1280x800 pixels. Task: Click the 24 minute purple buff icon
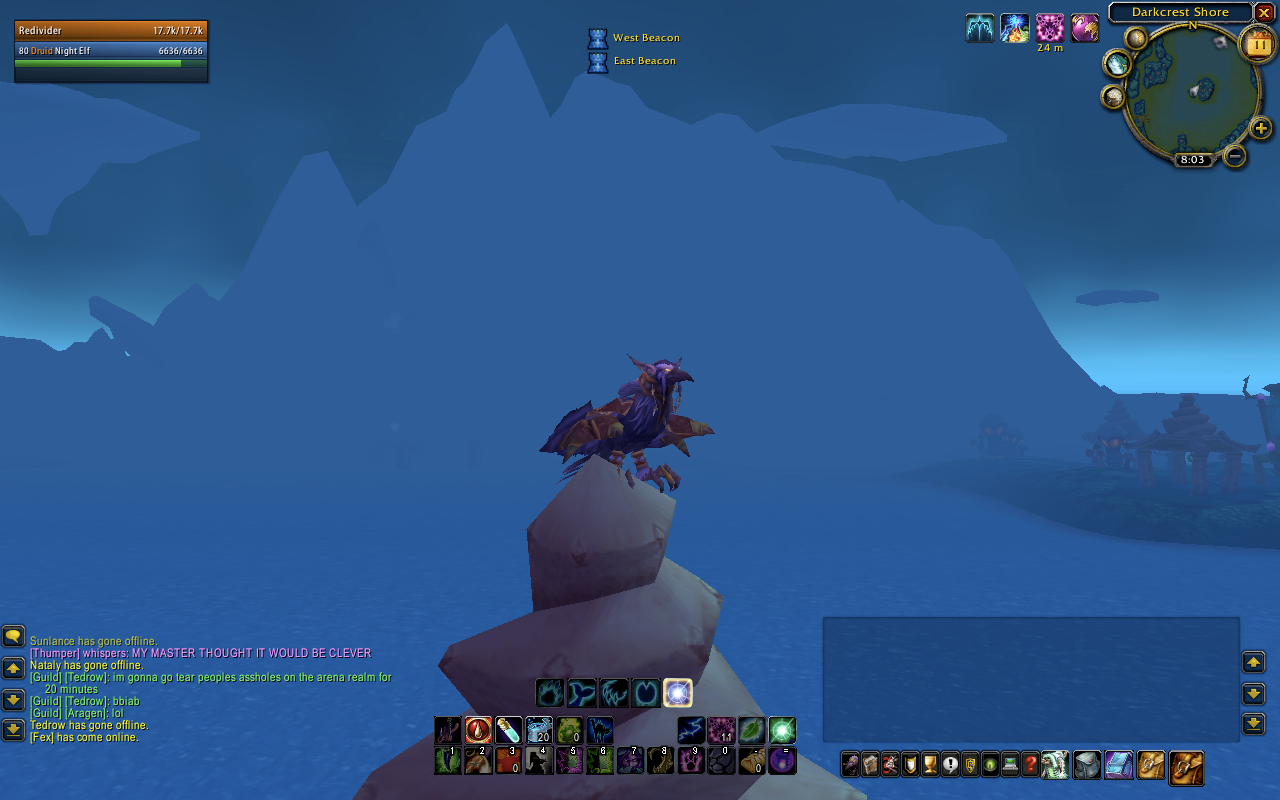[x=1050, y=28]
